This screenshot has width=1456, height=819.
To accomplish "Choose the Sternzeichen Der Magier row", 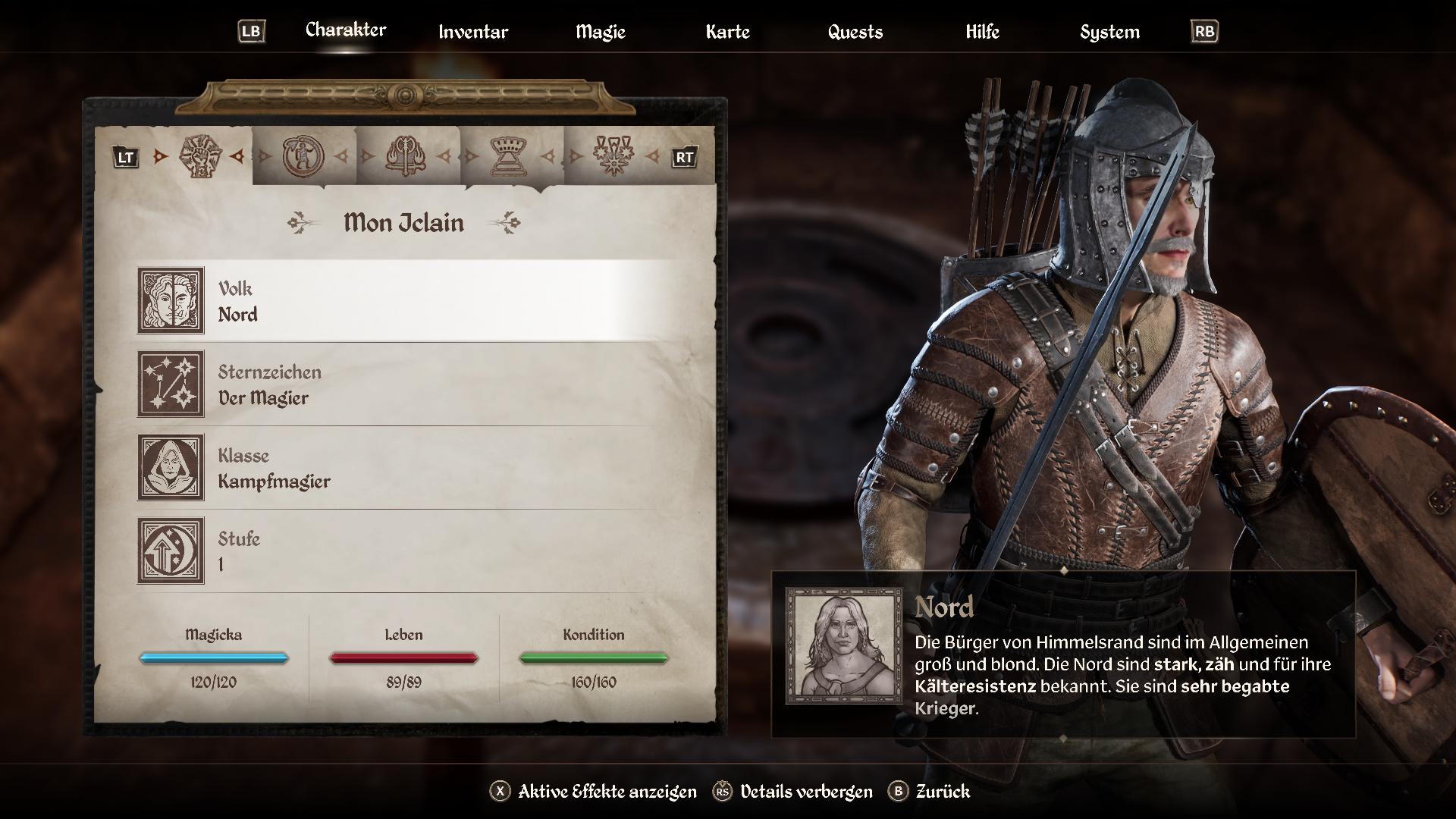I will (409, 384).
